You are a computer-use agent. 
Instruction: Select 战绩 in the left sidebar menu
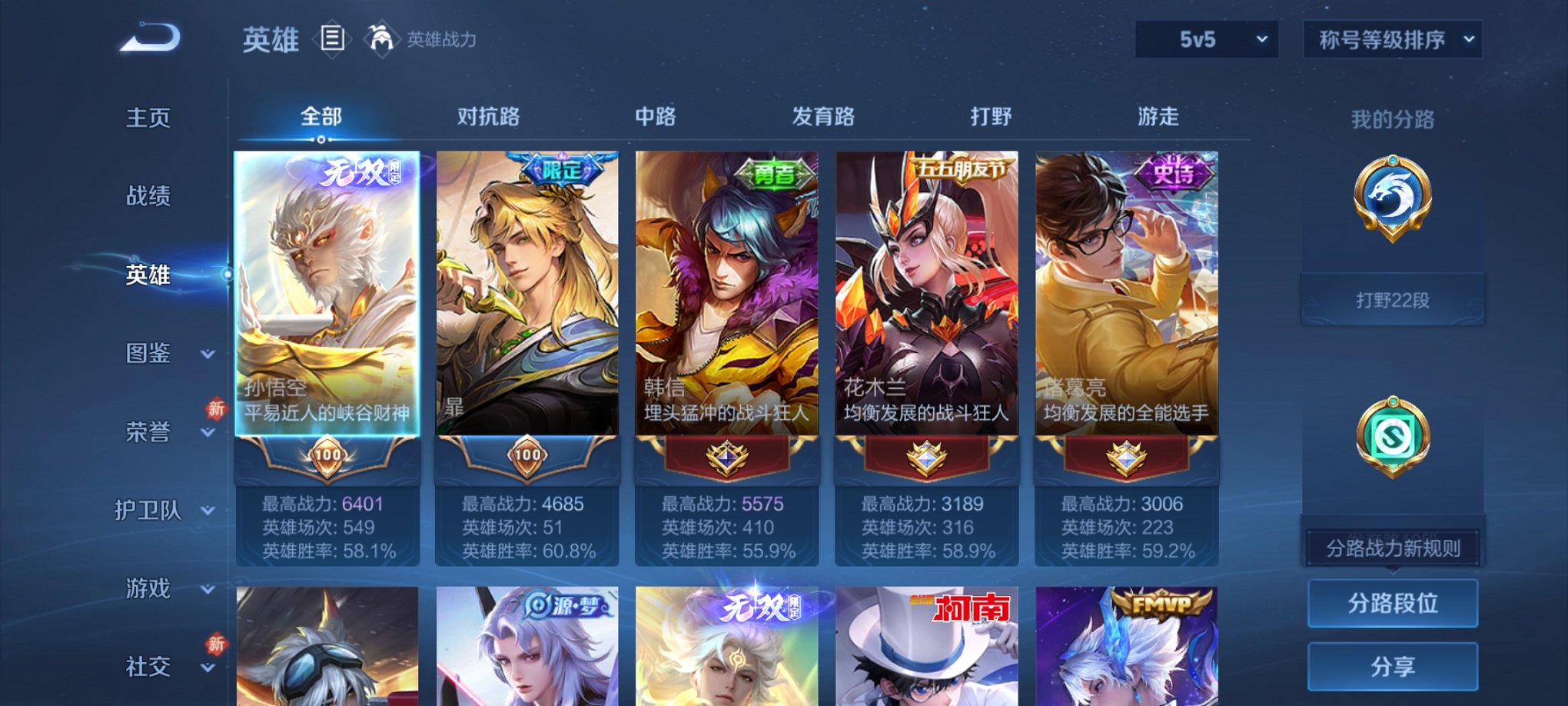147,197
